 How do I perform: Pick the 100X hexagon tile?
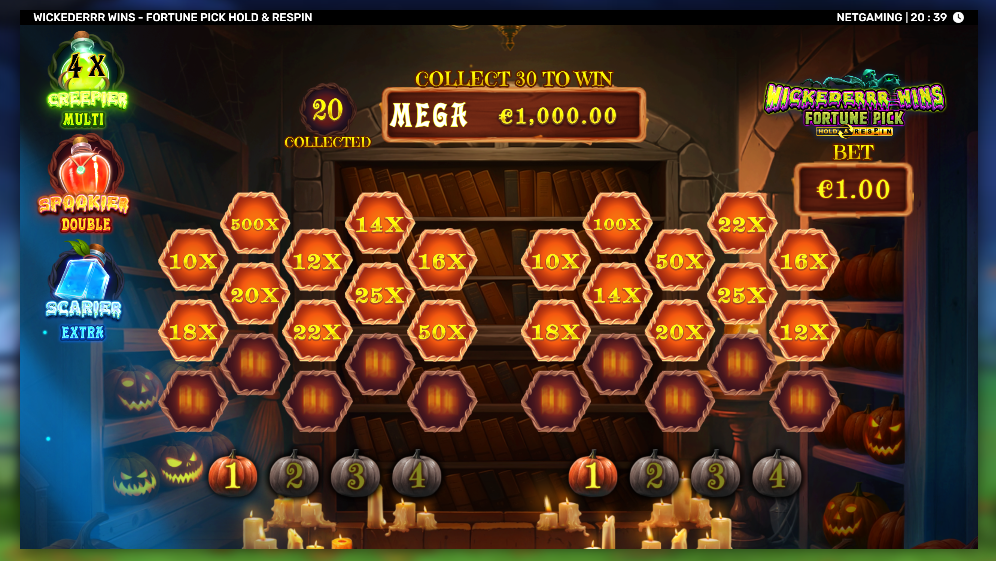tap(617, 224)
